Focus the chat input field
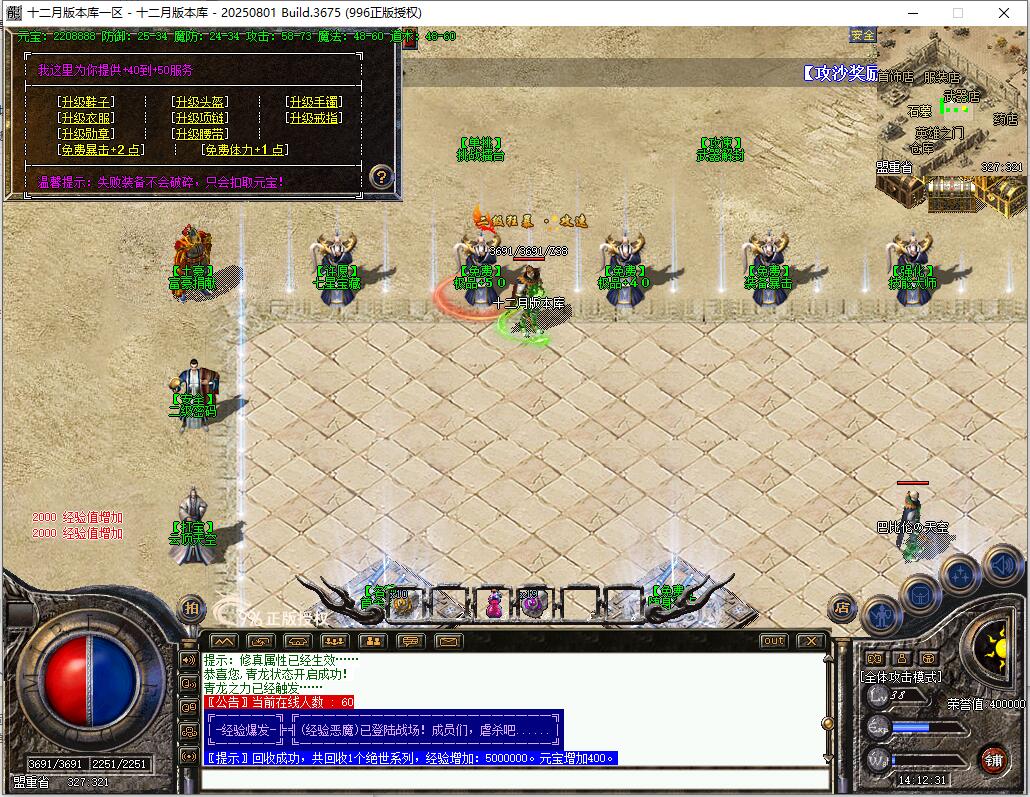This screenshot has height=797, width=1030. point(515,779)
